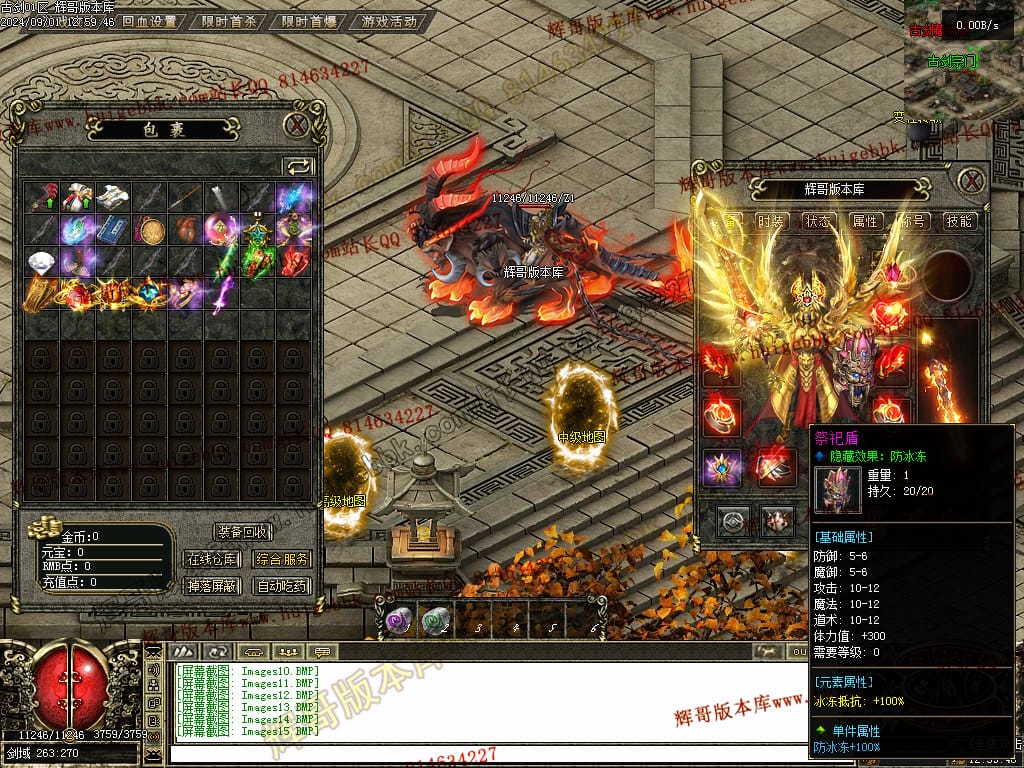Use the purple orb hotbar item
1024x768 pixels.
(x=399, y=621)
